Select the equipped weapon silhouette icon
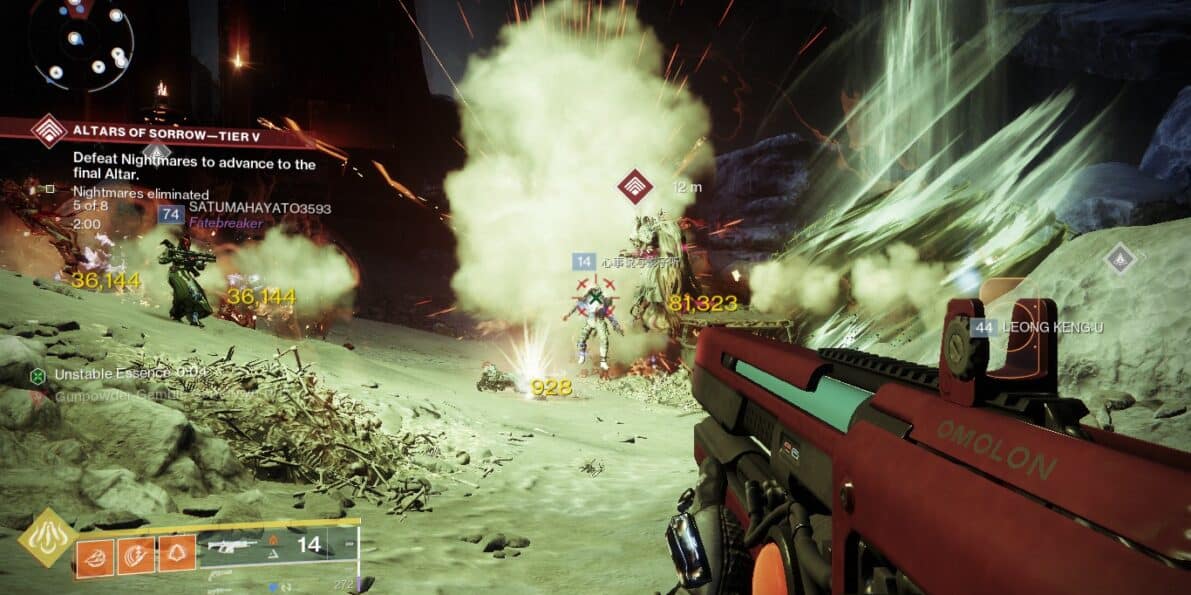Viewport: 1191px width, 595px height. tap(232, 547)
